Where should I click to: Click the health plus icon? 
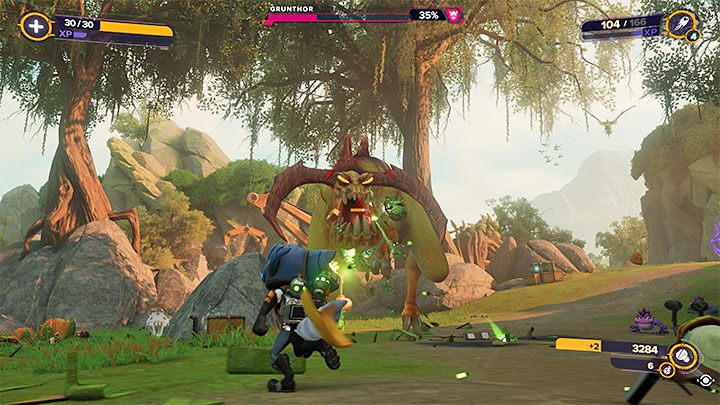pos(36,27)
